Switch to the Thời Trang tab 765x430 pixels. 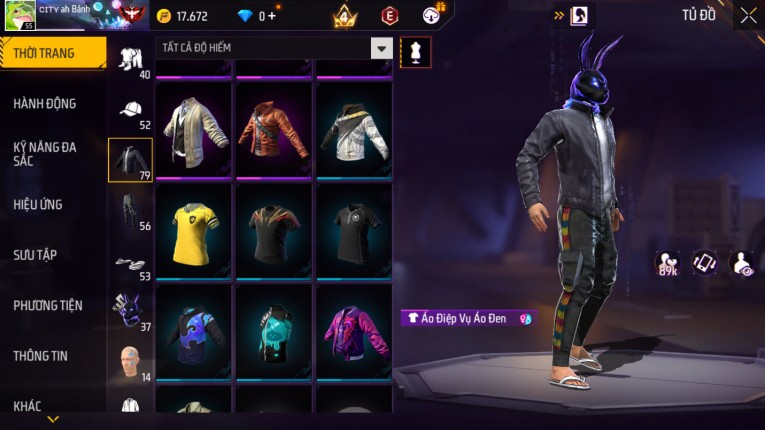(52, 53)
